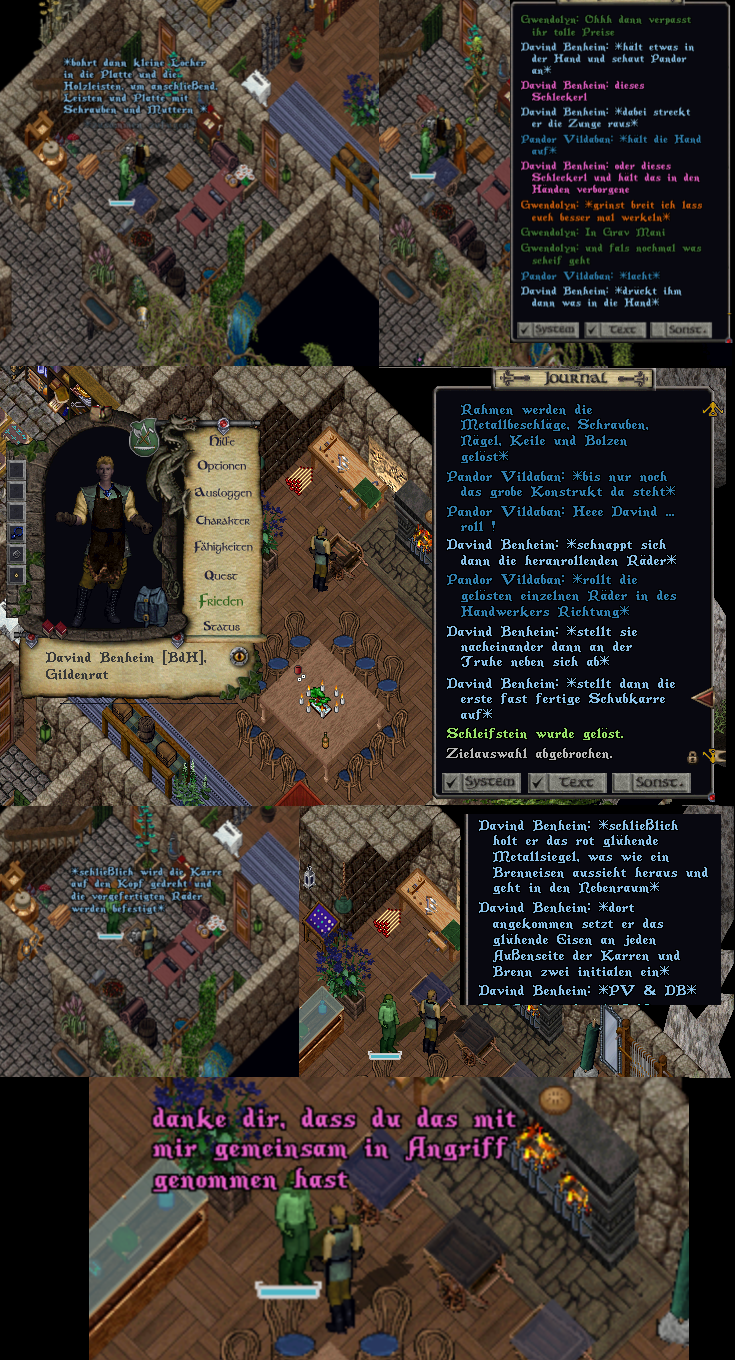Image resolution: width=735 pixels, height=1360 pixels.
Task: Show the Fähigkeiten skills list
Action: (x=222, y=547)
